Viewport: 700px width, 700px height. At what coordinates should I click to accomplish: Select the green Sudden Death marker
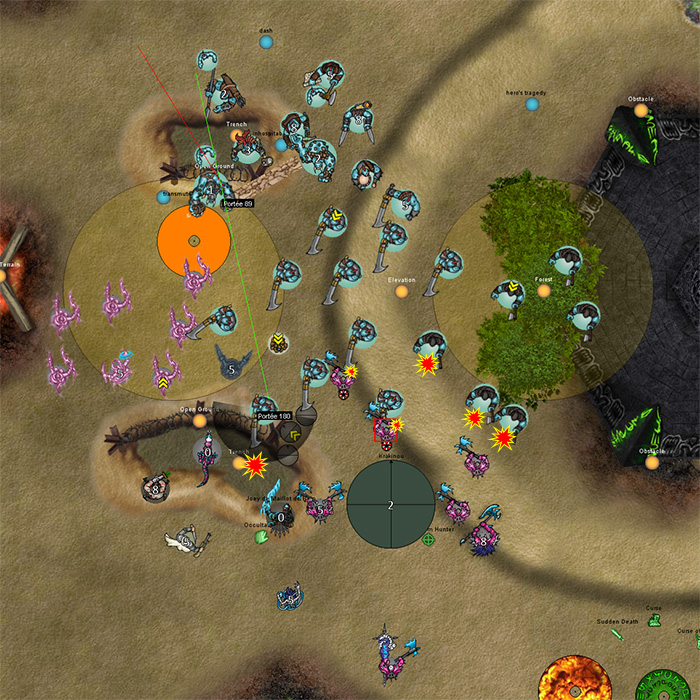tap(617, 633)
